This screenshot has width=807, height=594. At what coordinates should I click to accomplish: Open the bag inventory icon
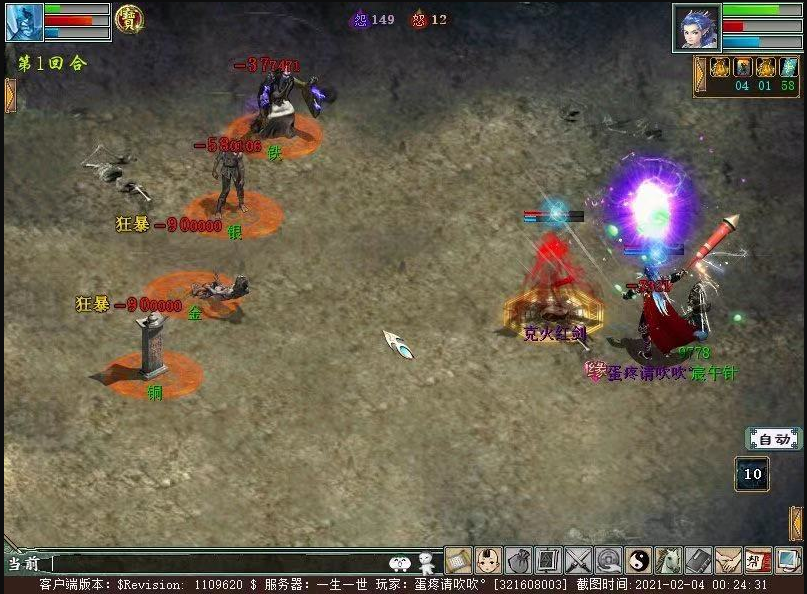518,561
